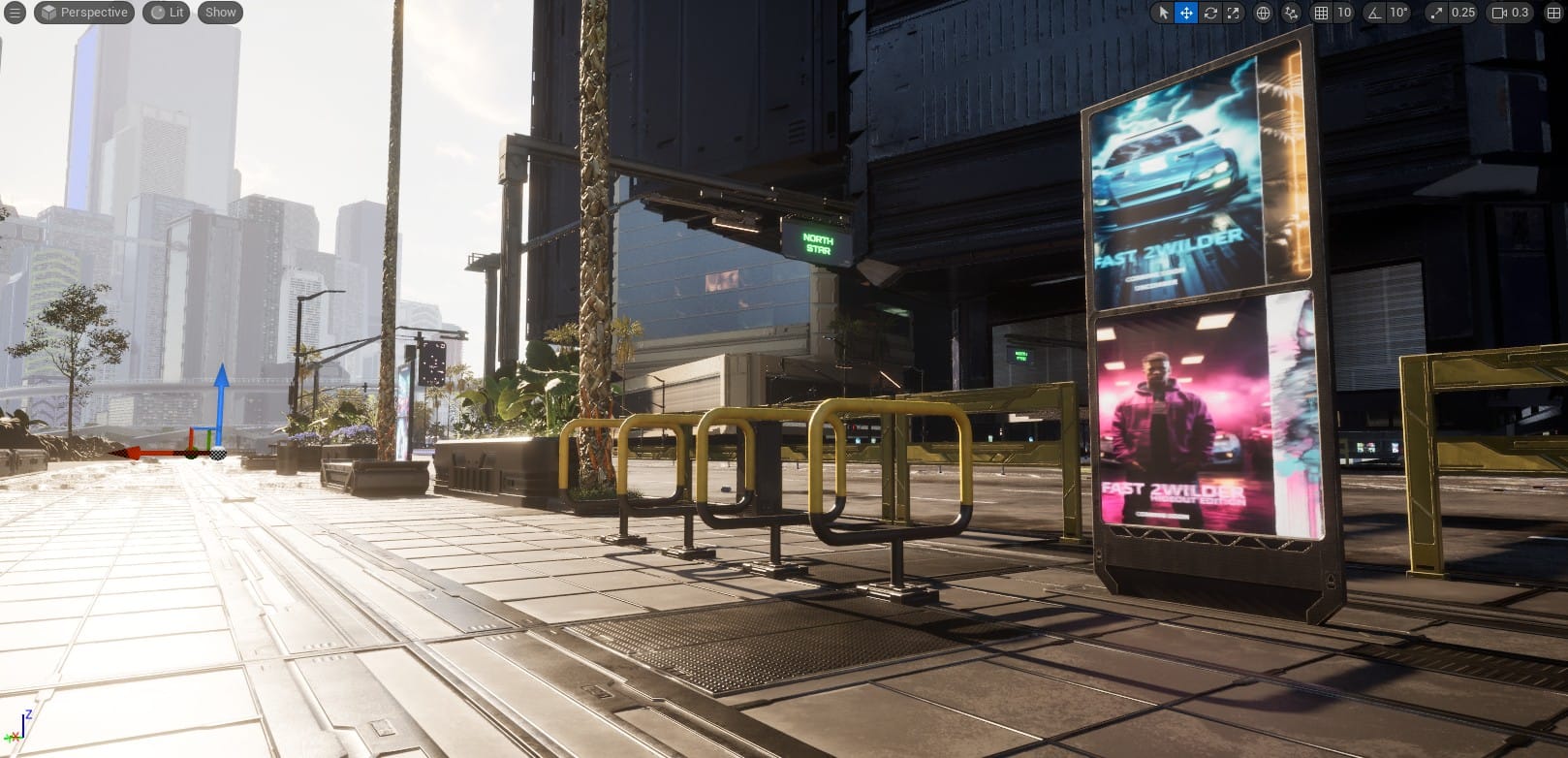Select the scale tool
Image resolution: width=1568 pixels, height=758 pixels.
click(1233, 13)
